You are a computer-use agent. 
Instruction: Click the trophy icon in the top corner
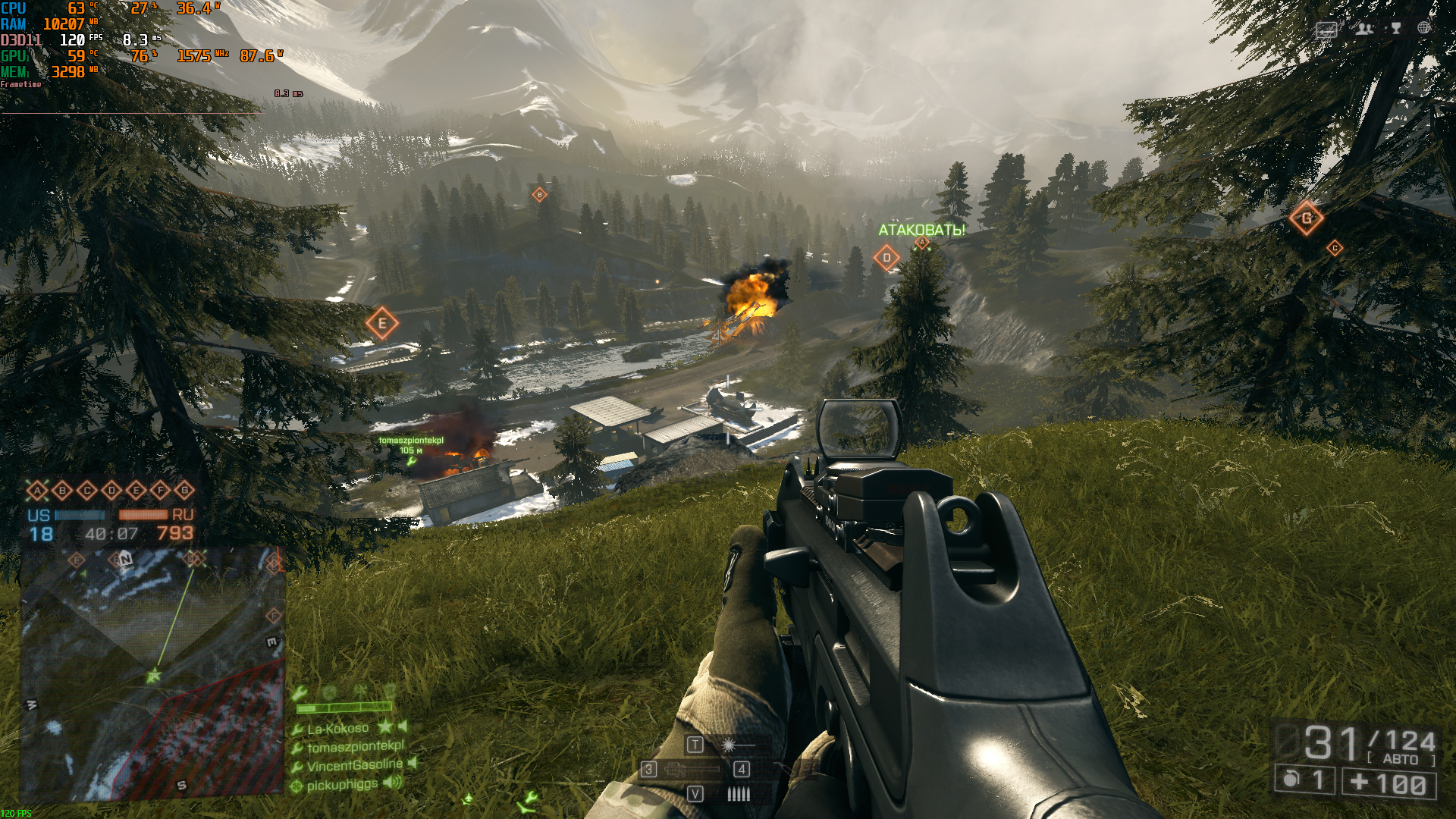point(1395,29)
